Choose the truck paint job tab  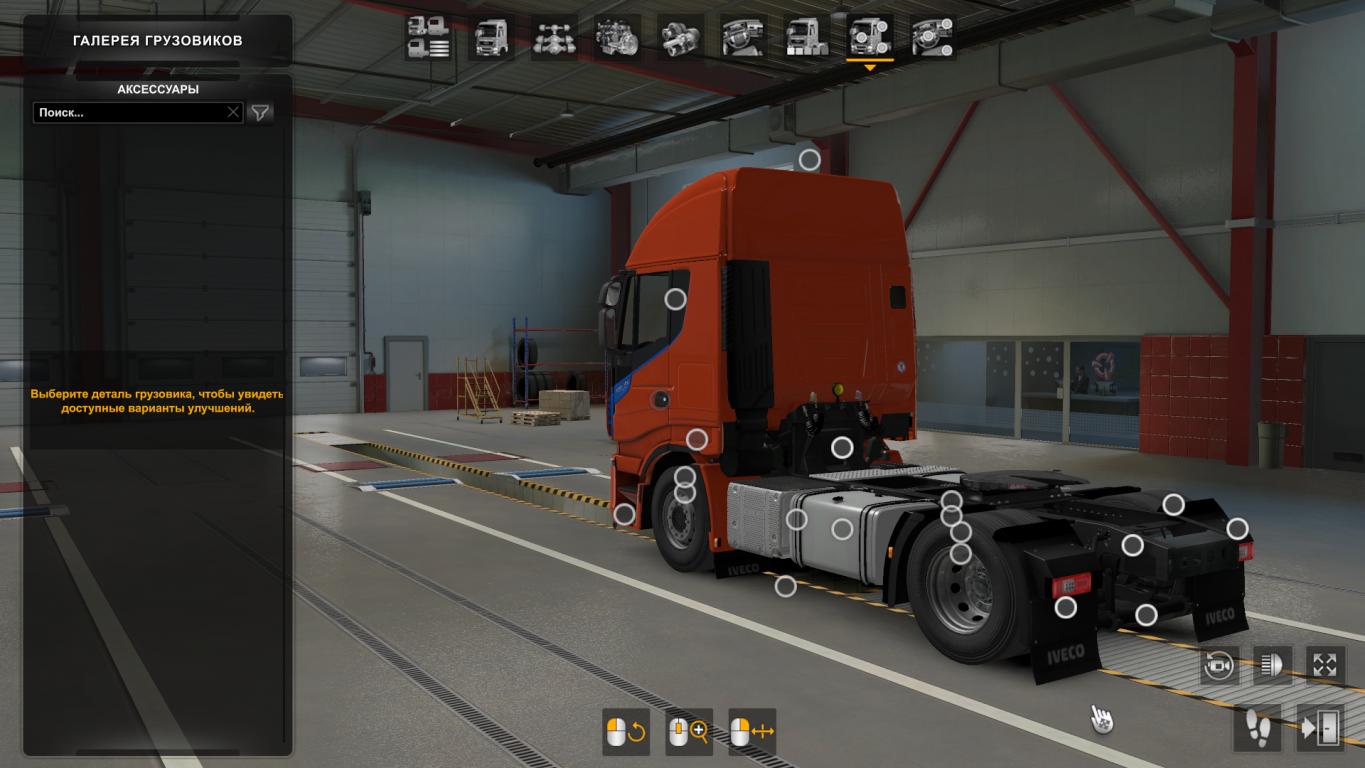(806, 38)
